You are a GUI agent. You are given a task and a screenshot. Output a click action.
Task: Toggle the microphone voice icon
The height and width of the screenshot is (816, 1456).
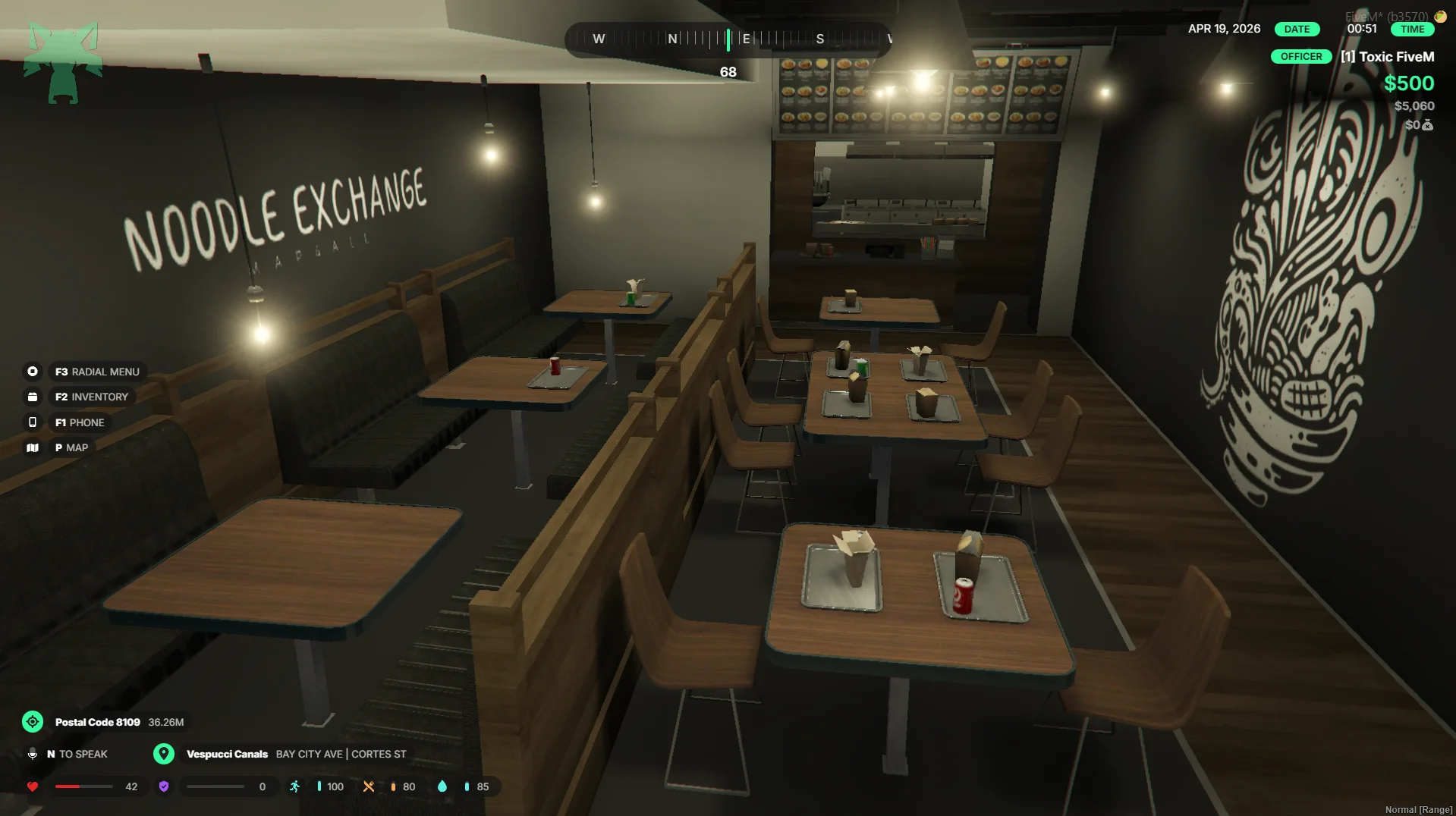tap(33, 754)
